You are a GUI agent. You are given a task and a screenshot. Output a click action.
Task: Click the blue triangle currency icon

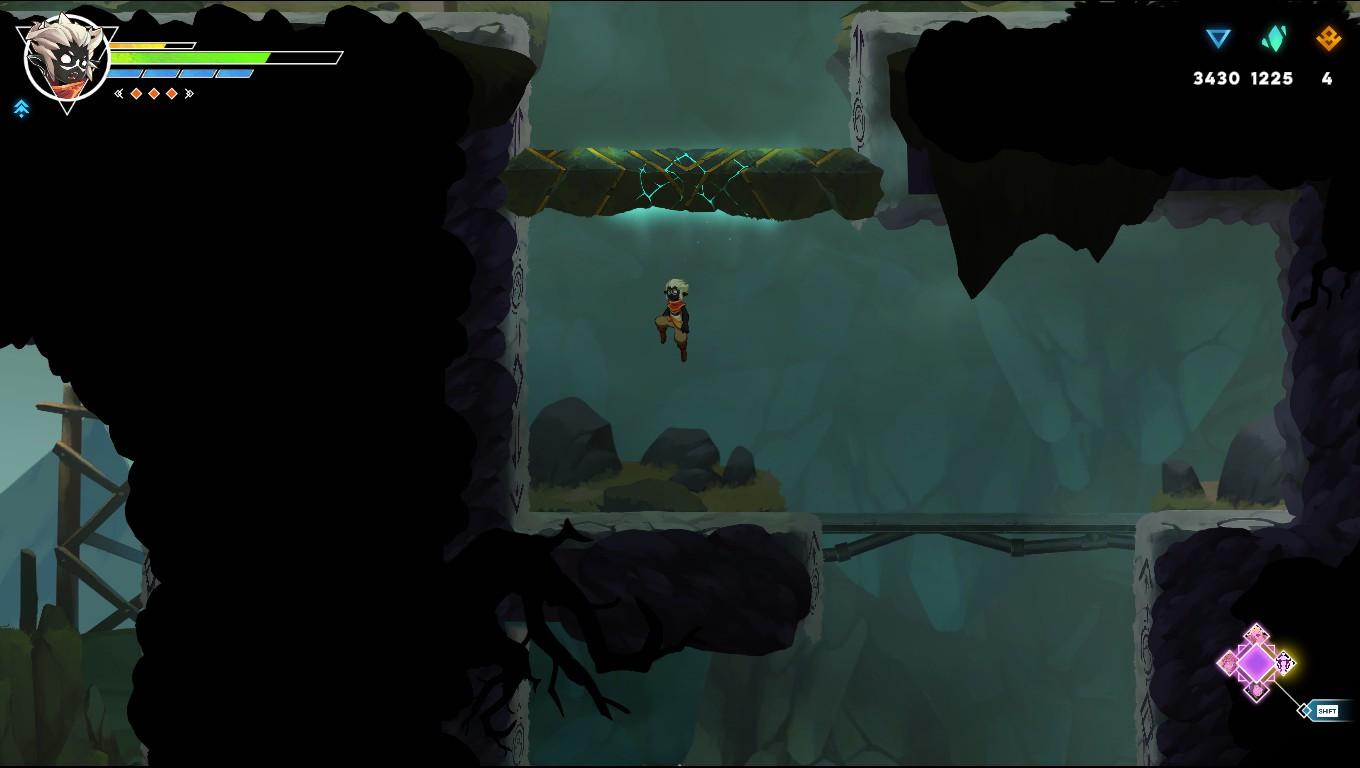pos(1217,39)
